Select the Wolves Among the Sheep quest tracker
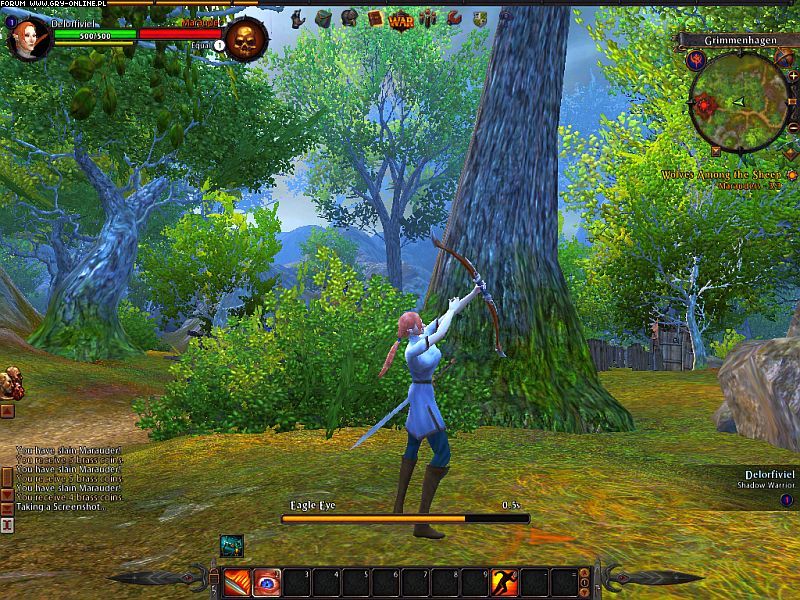Screen dimensions: 800x600 (720, 175)
